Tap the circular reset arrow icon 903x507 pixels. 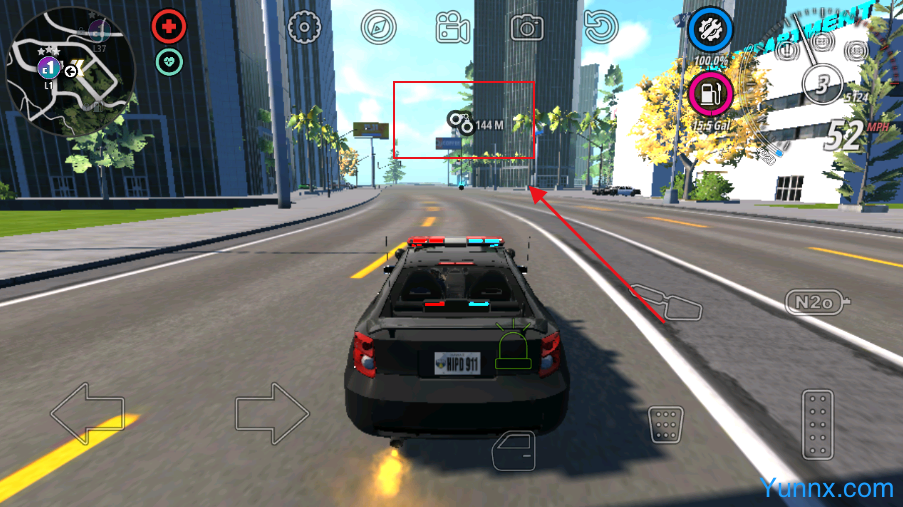click(601, 27)
